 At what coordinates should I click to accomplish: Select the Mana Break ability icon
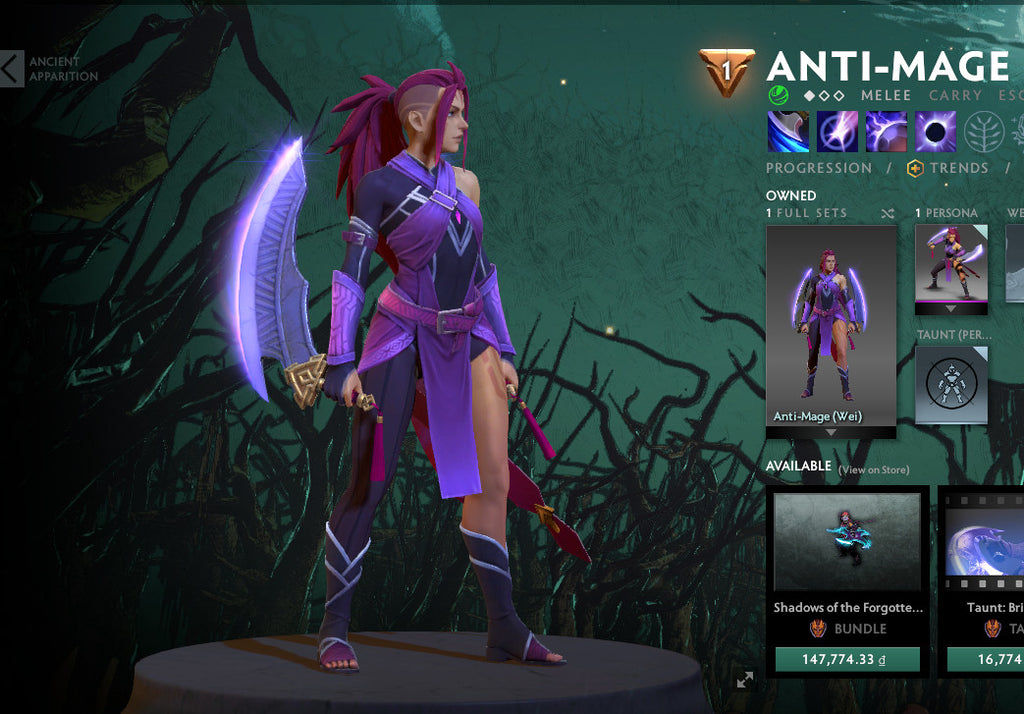787,131
